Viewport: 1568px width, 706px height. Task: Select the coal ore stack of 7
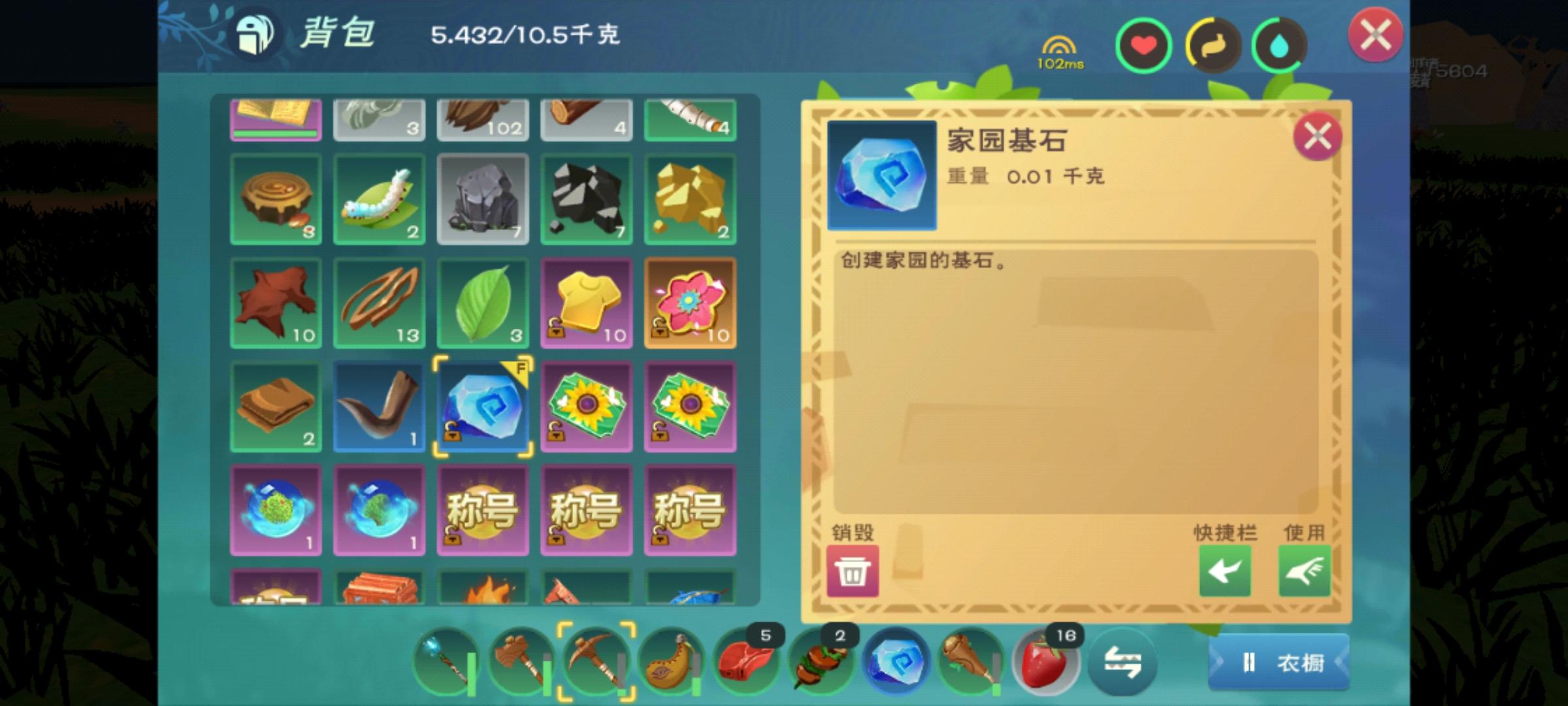click(586, 199)
